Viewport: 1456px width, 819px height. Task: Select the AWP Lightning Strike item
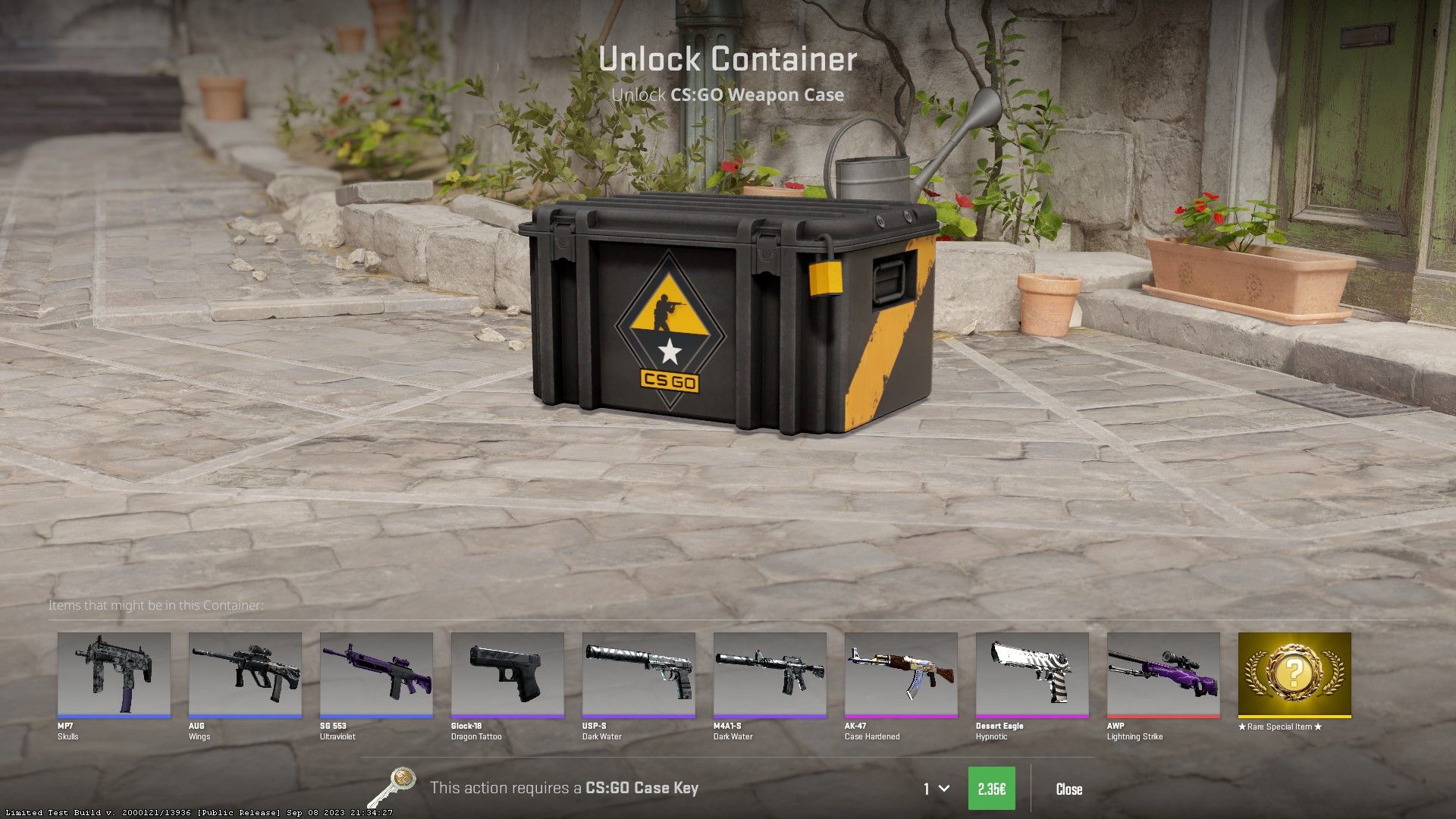pos(1163,674)
